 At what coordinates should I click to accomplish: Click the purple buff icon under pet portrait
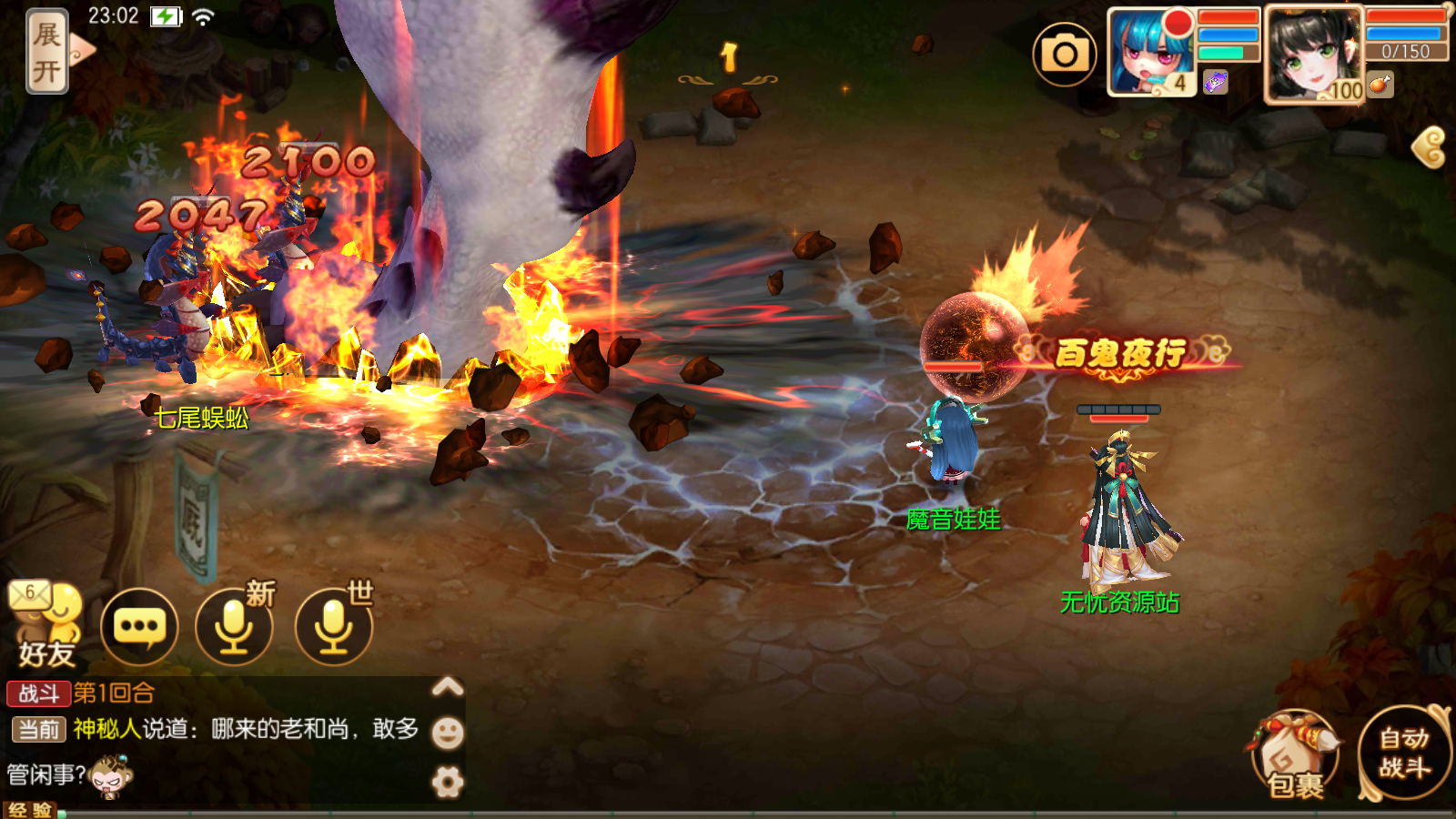(x=1216, y=83)
